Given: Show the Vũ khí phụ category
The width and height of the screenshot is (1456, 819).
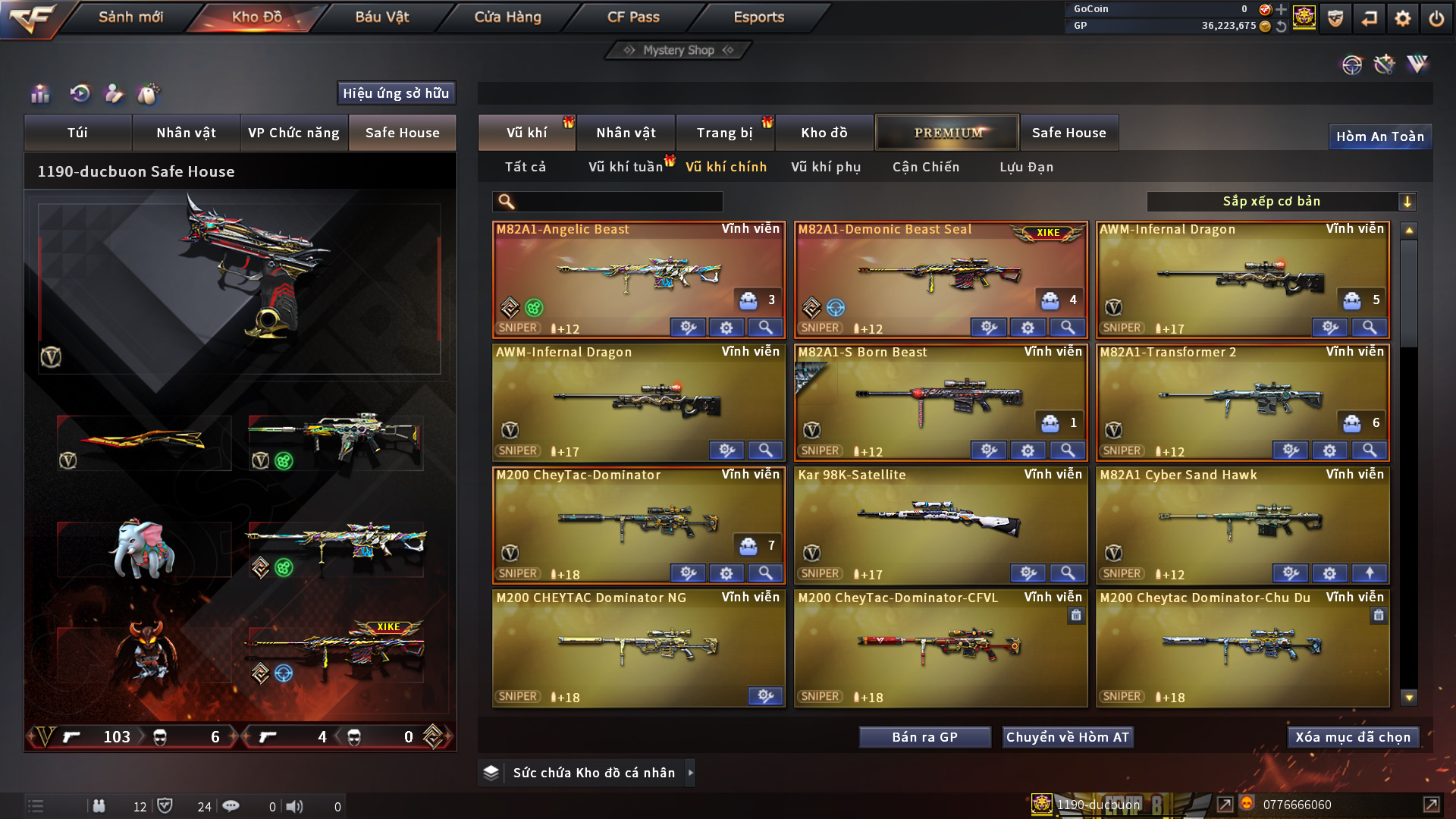Looking at the screenshot, I should pyautogui.click(x=826, y=167).
